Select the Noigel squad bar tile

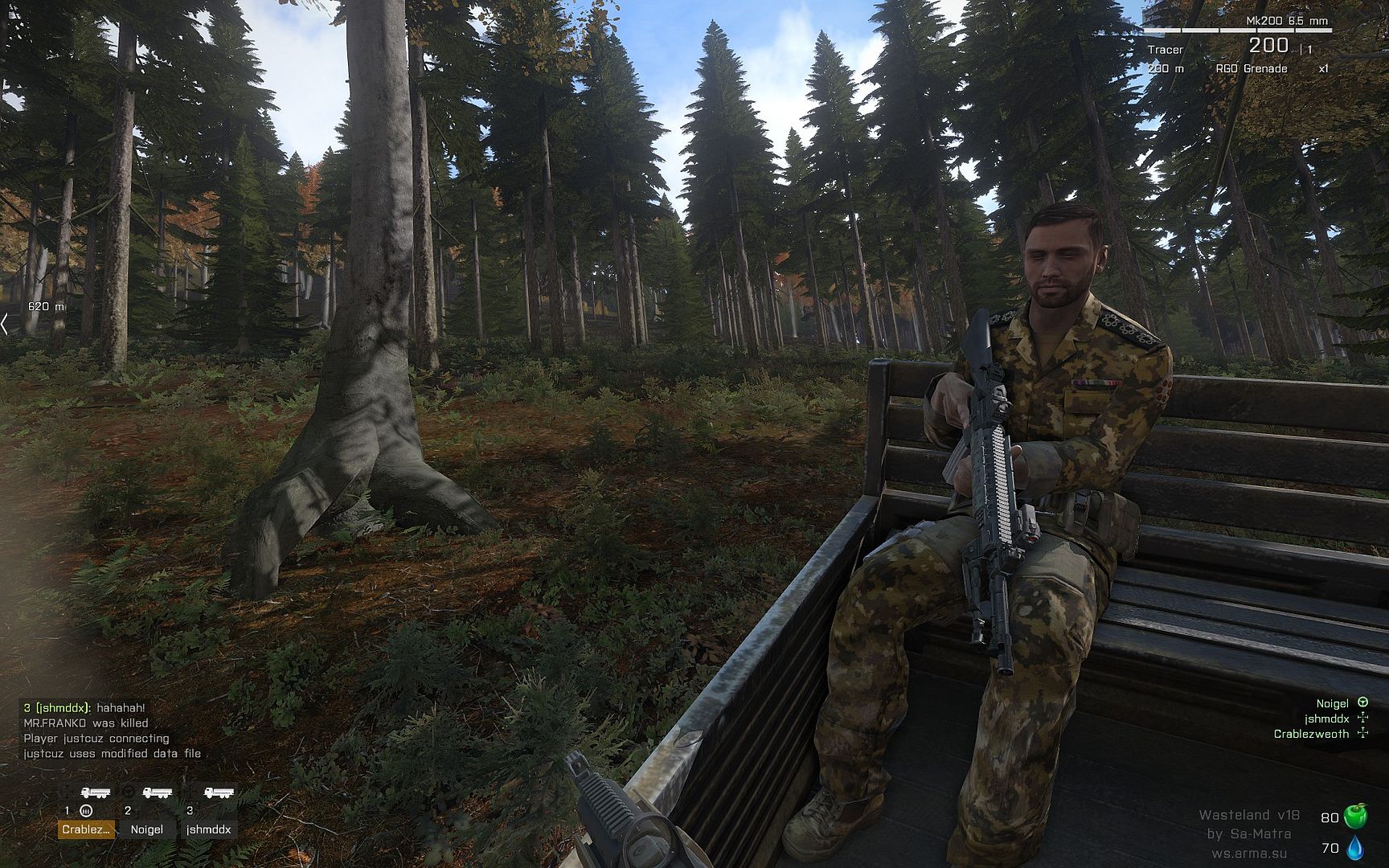pyautogui.click(x=146, y=829)
